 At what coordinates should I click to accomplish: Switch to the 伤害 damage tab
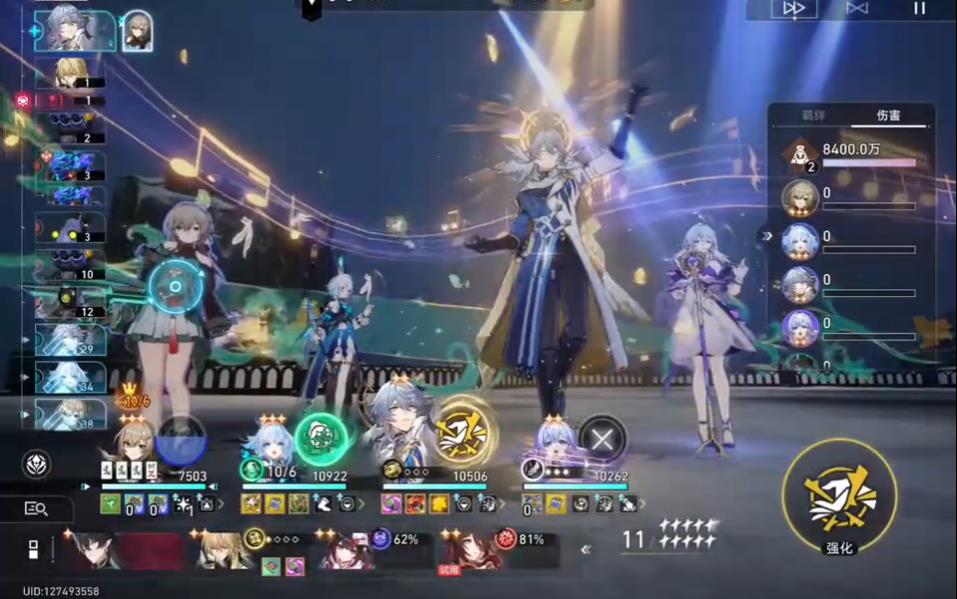[x=887, y=115]
